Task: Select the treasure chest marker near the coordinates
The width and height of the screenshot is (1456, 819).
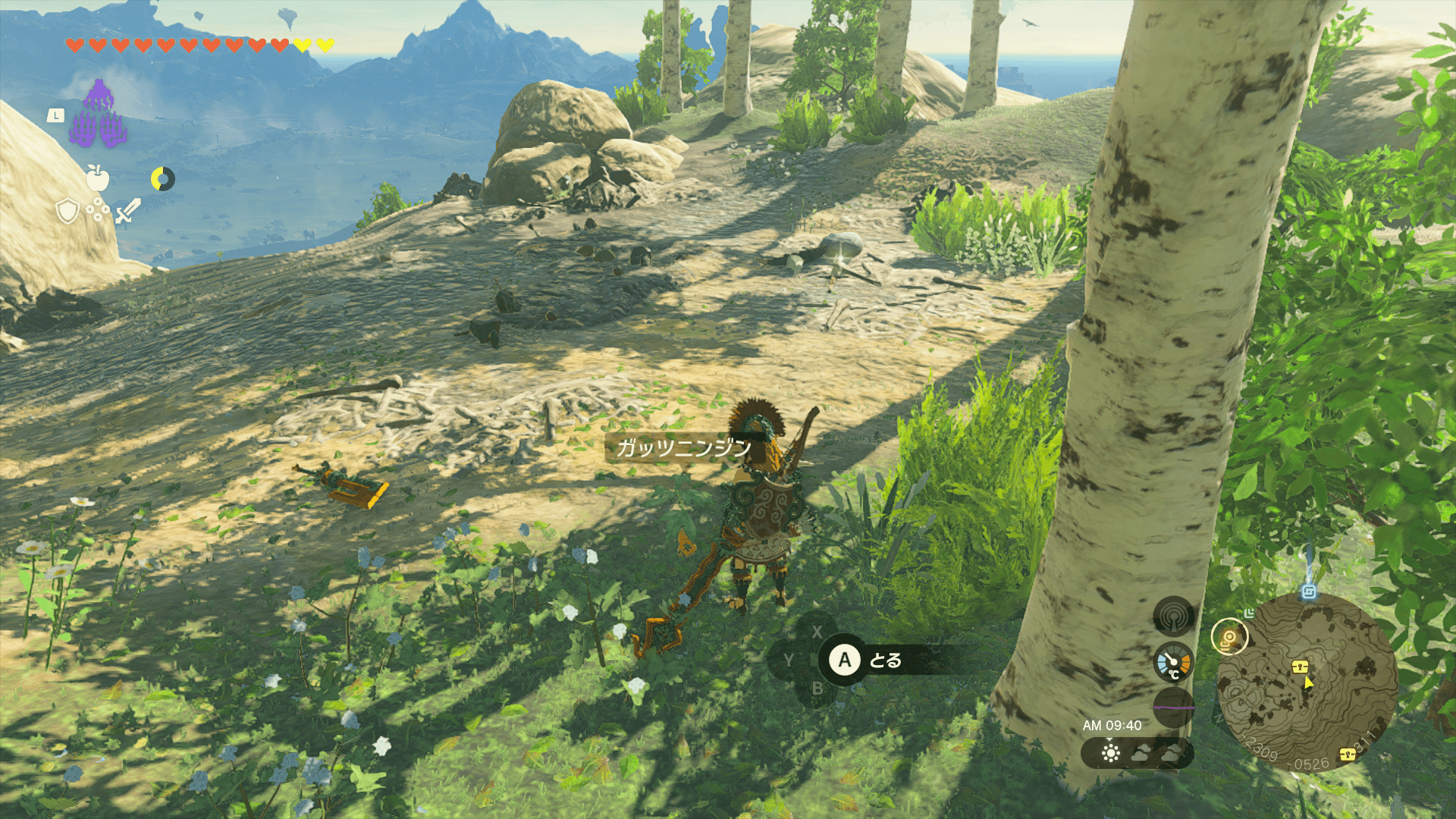Action: click(x=1347, y=754)
